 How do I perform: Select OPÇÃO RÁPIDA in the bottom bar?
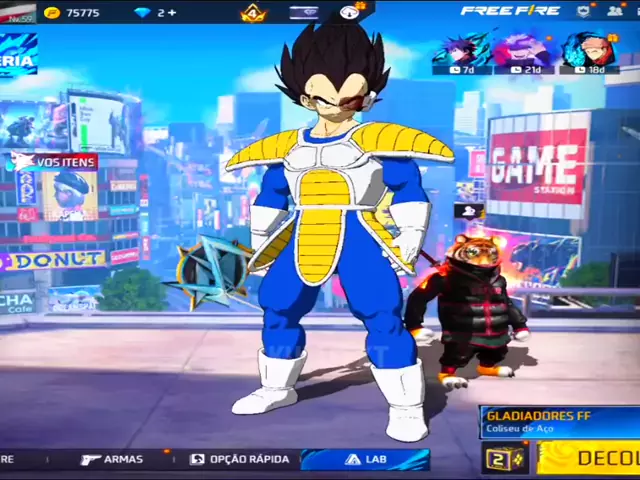(x=240, y=459)
